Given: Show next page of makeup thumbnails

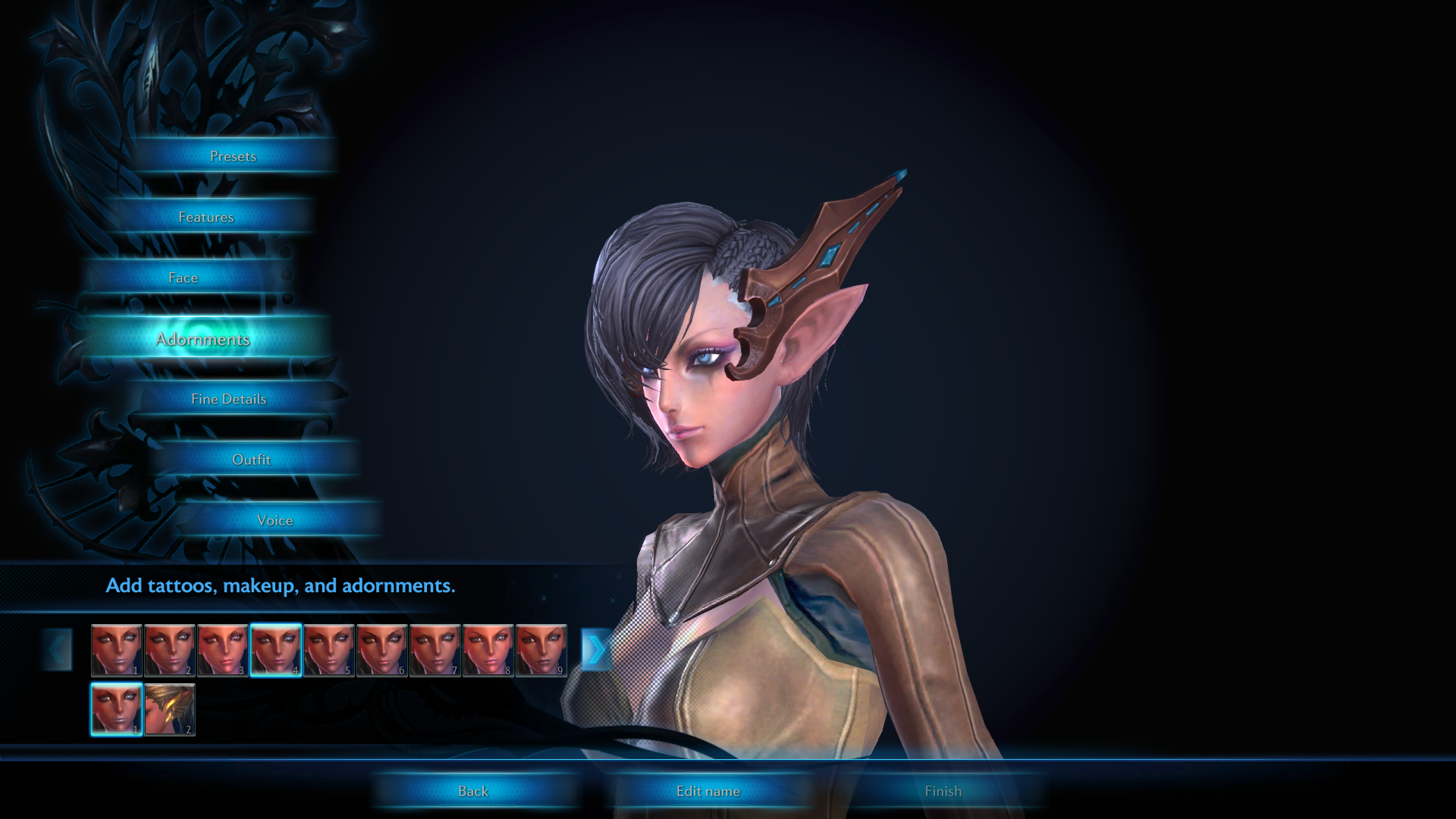Looking at the screenshot, I should (x=596, y=650).
